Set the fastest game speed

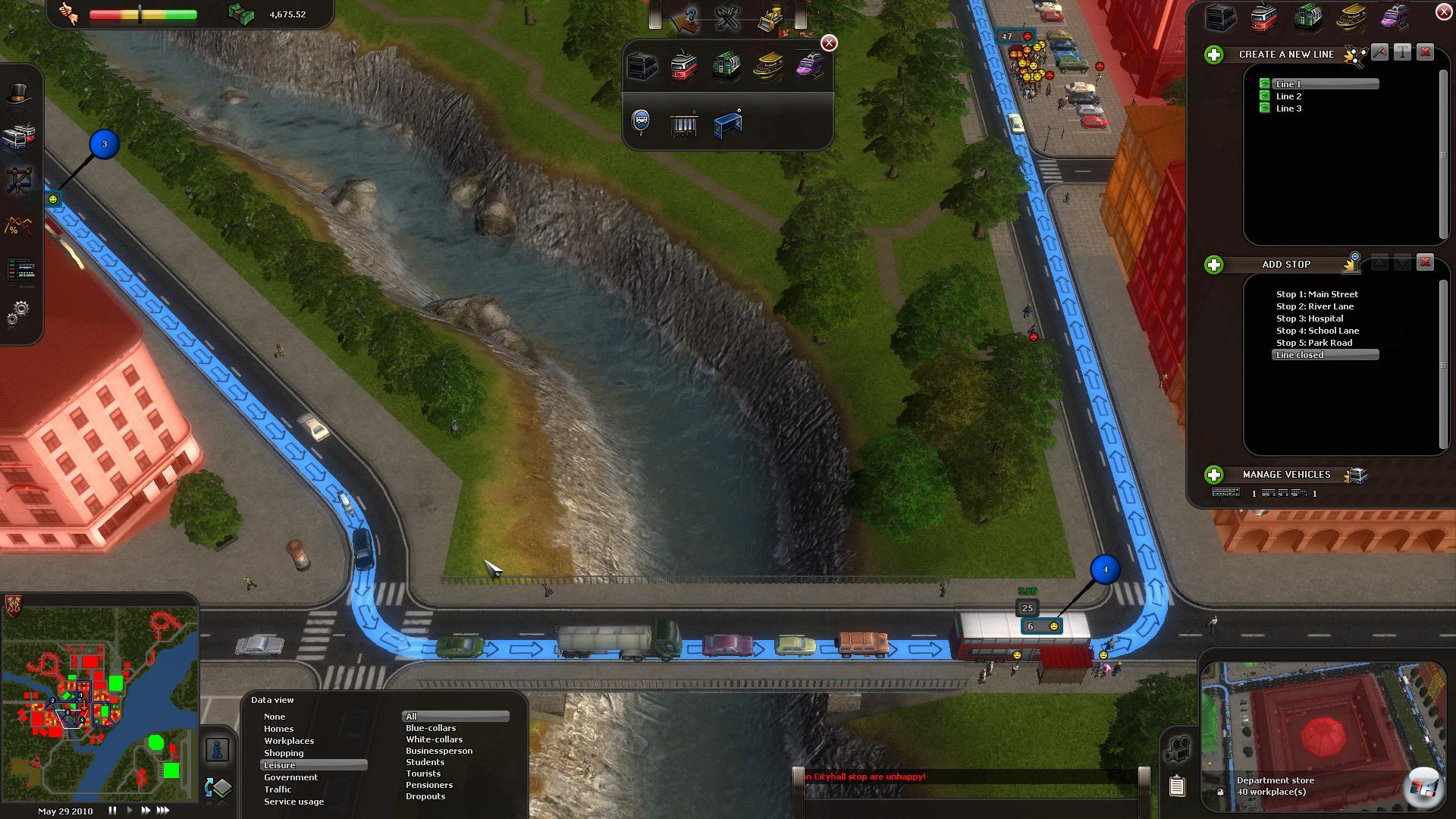coord(163,811)
